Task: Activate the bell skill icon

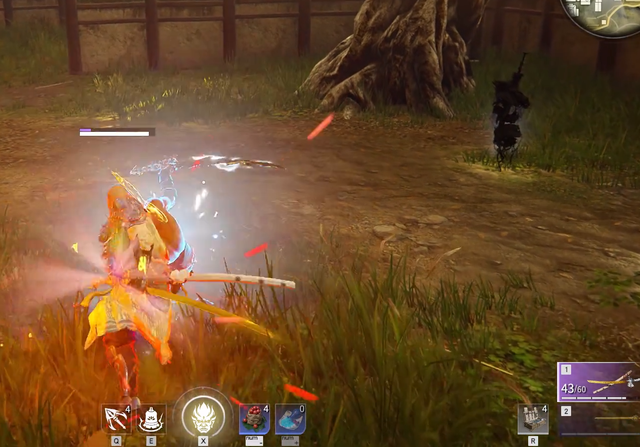Action: [x=152, y=418]
